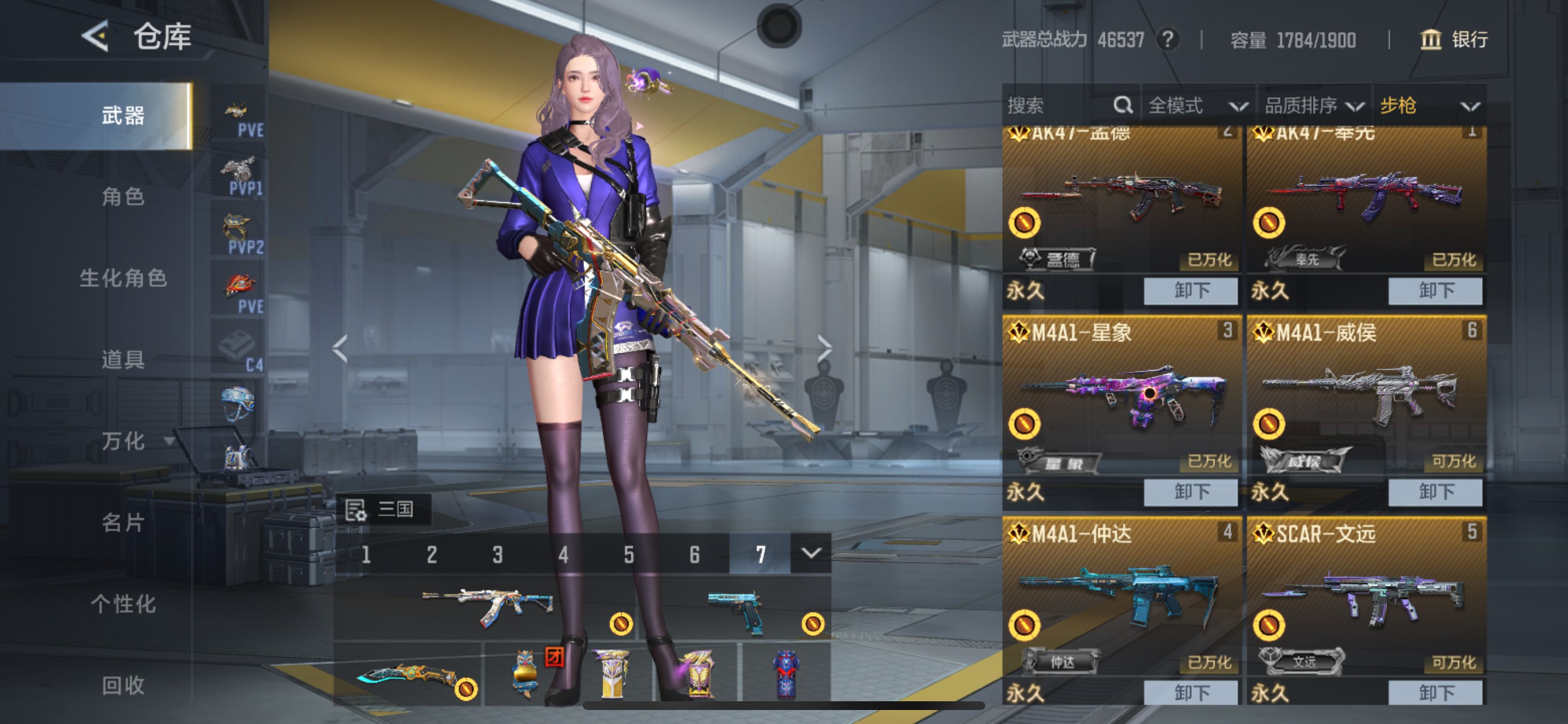
Task: Open the 名片 category
Action: click(x=123, y=523)
